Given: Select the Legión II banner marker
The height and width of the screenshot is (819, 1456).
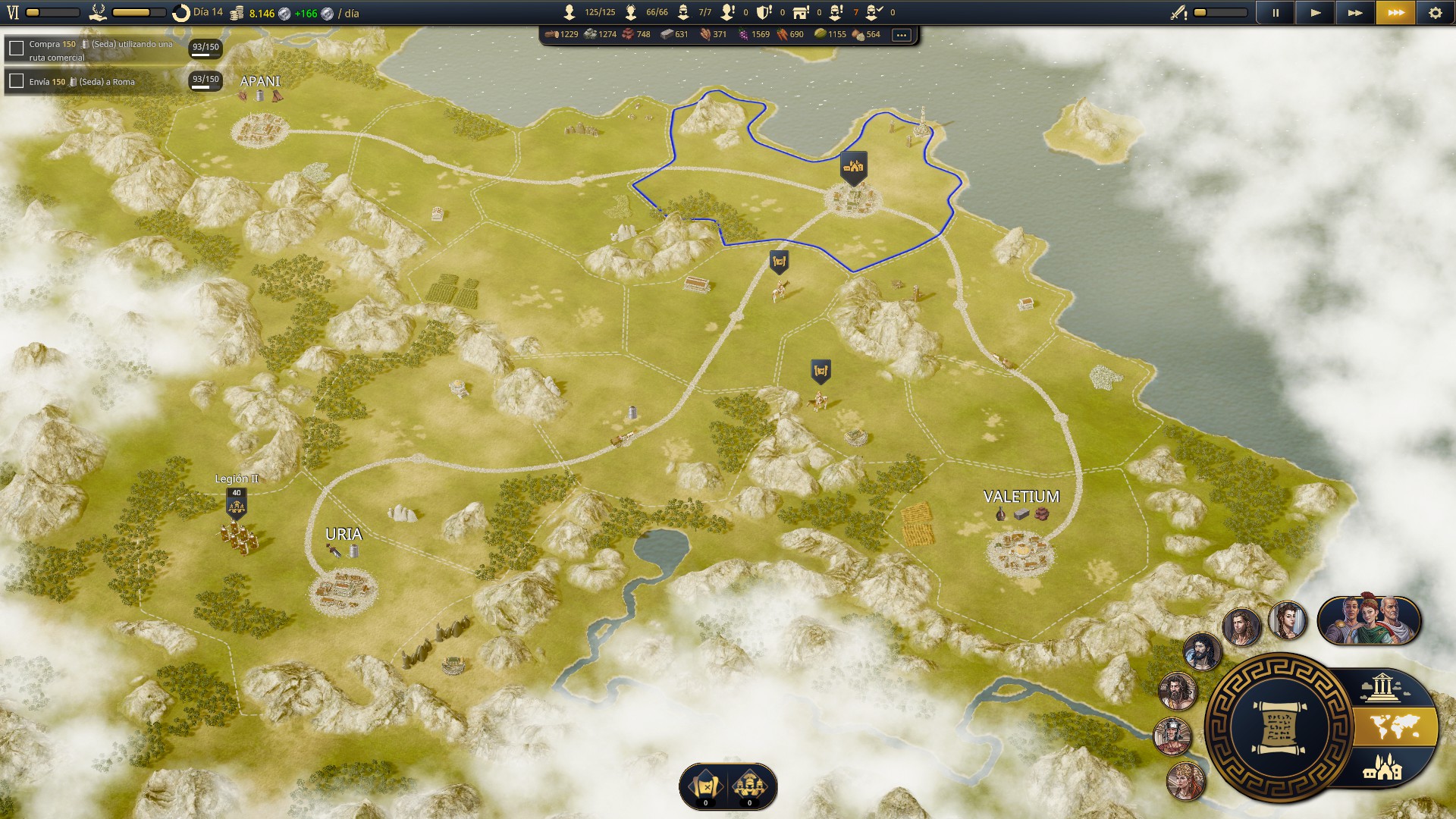Looking at the screenshot, I should [x=237, y=502].
